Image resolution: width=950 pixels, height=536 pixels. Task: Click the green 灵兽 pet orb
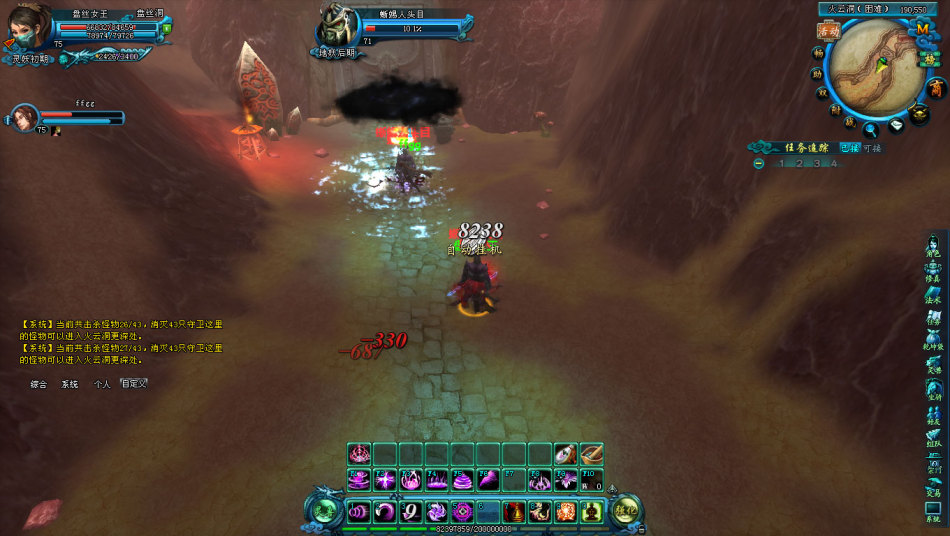pyautogui.click(x=322, y=511)
